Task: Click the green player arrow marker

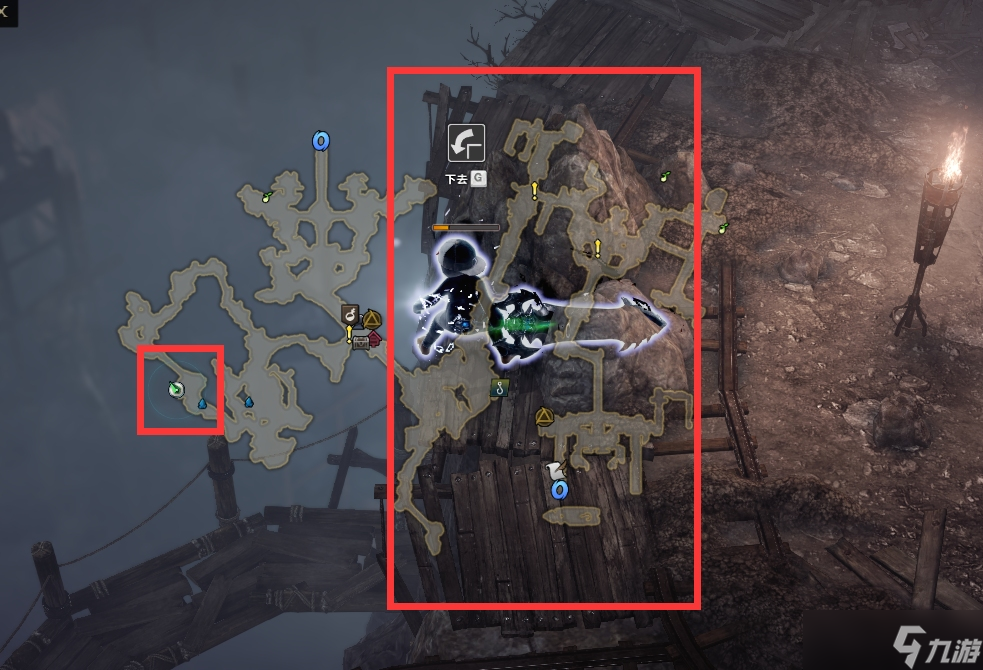Action: pyautogui.click(x=177, y=389)
